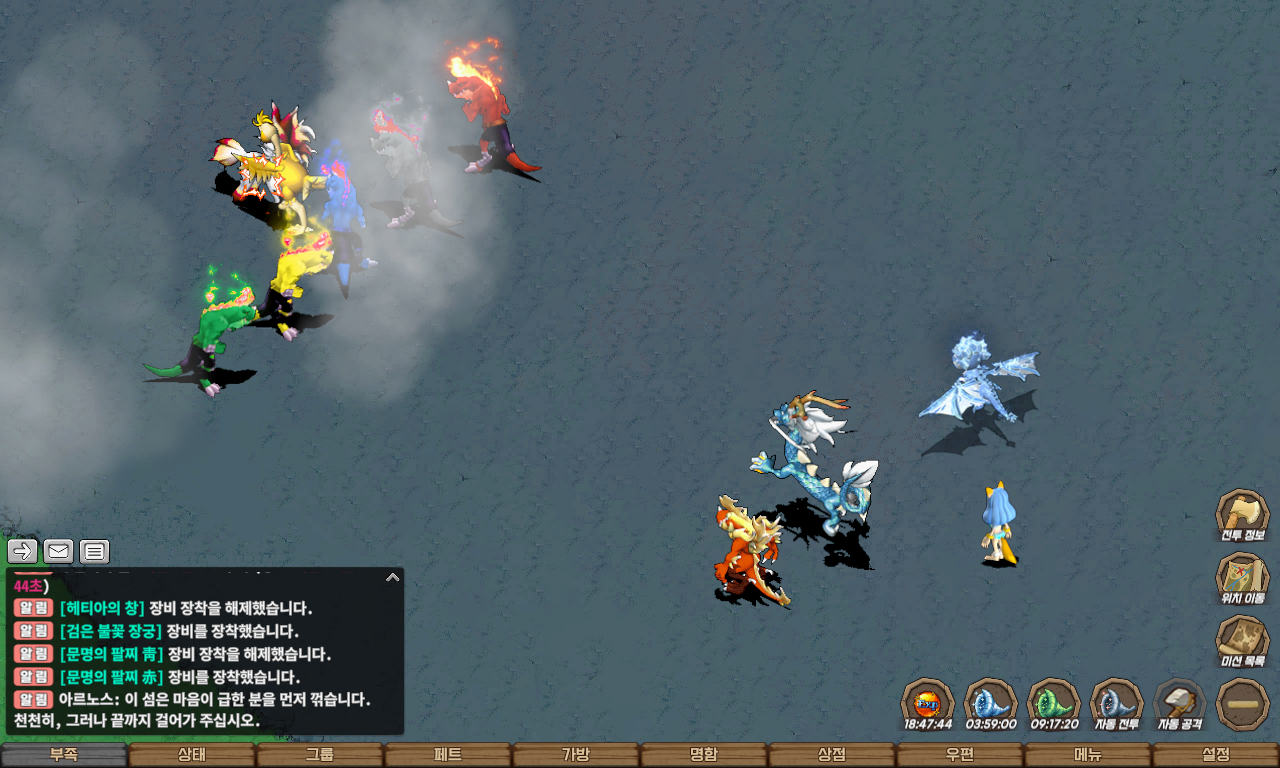Click the Exp buff fireball icon
1280x768 pixels.
(x=927, y=703)
